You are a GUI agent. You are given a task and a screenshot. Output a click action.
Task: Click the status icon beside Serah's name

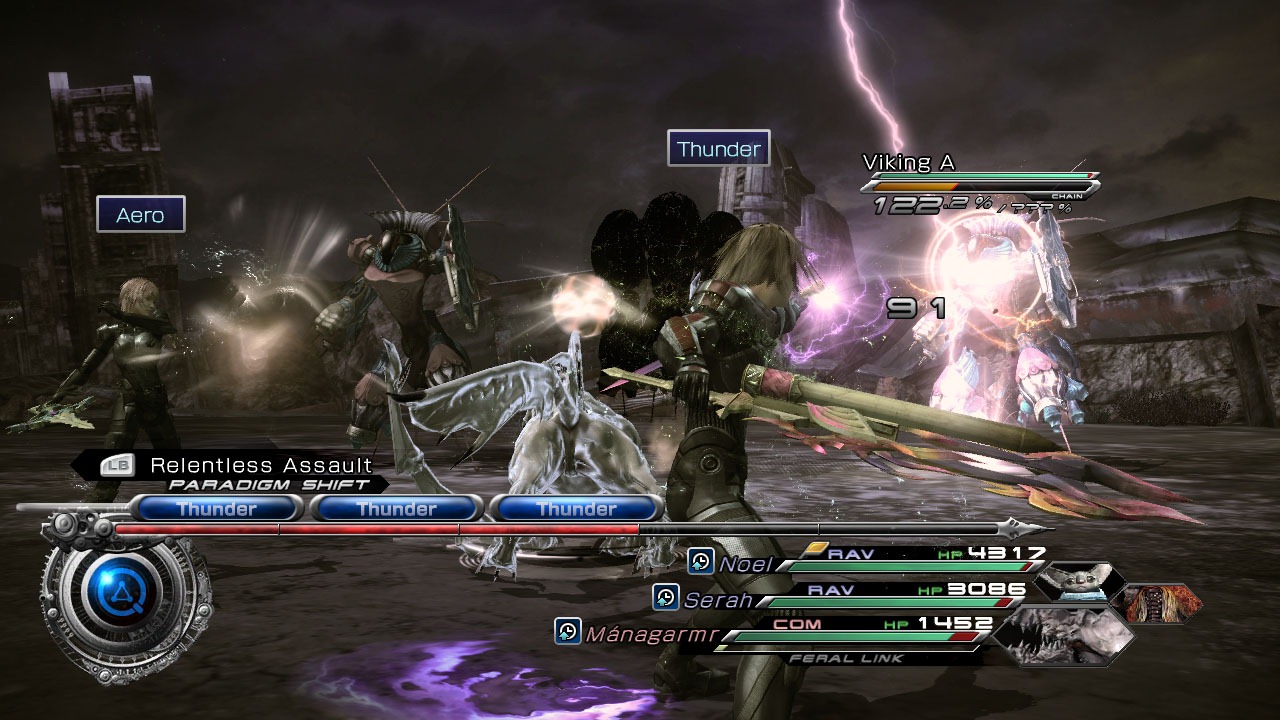click(x=666, y=598)
